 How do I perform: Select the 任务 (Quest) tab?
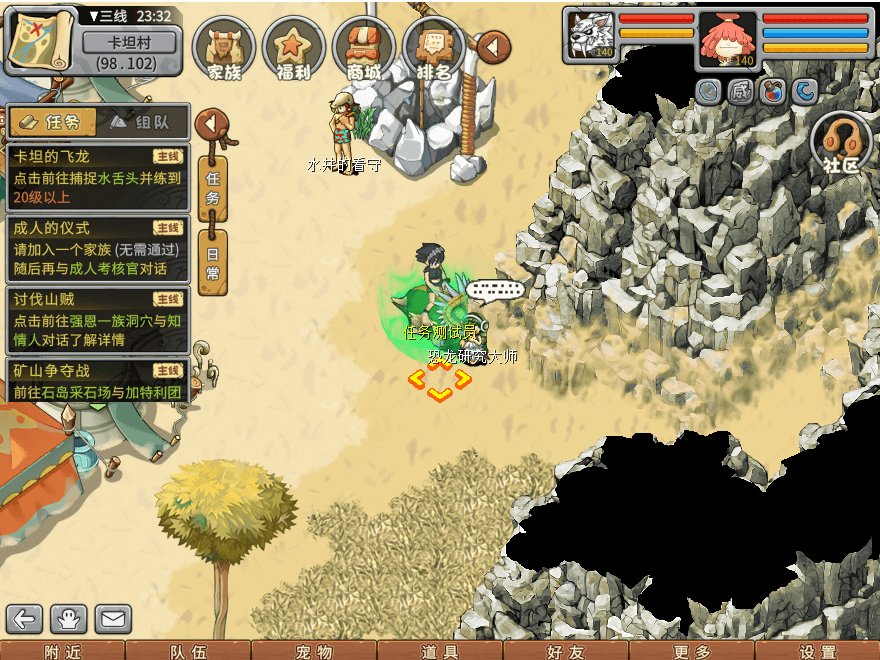[x=54, y=122]
